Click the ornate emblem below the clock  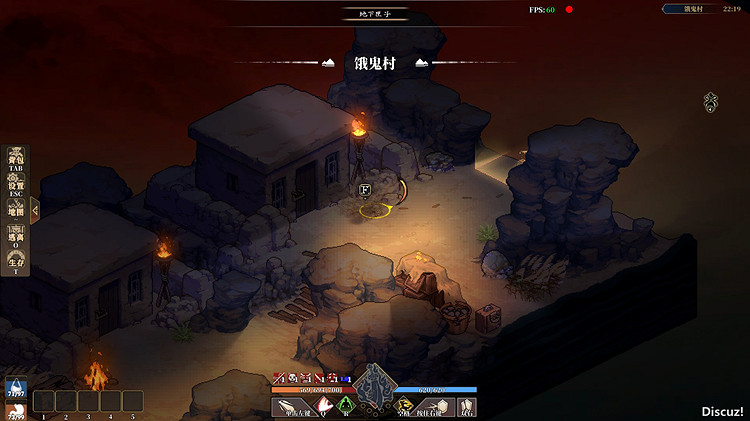(711, 101)
